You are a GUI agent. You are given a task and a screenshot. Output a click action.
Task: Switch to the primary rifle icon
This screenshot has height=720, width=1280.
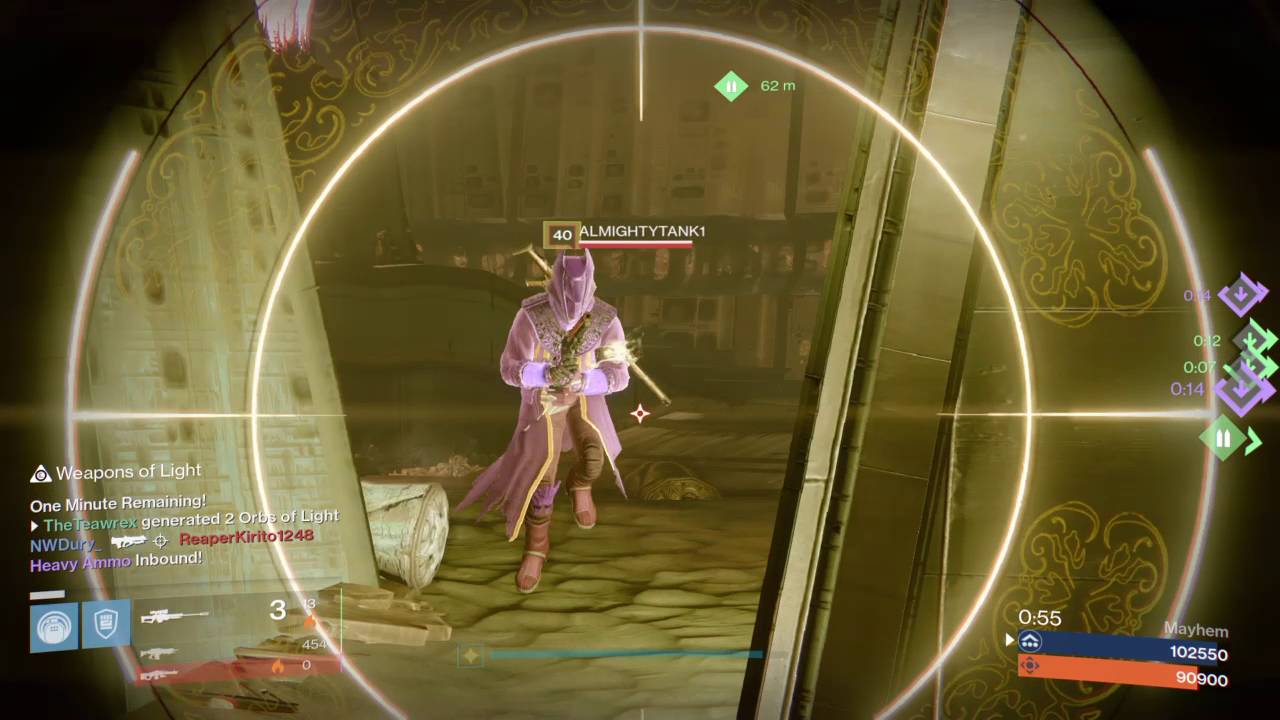pos(160,652)
